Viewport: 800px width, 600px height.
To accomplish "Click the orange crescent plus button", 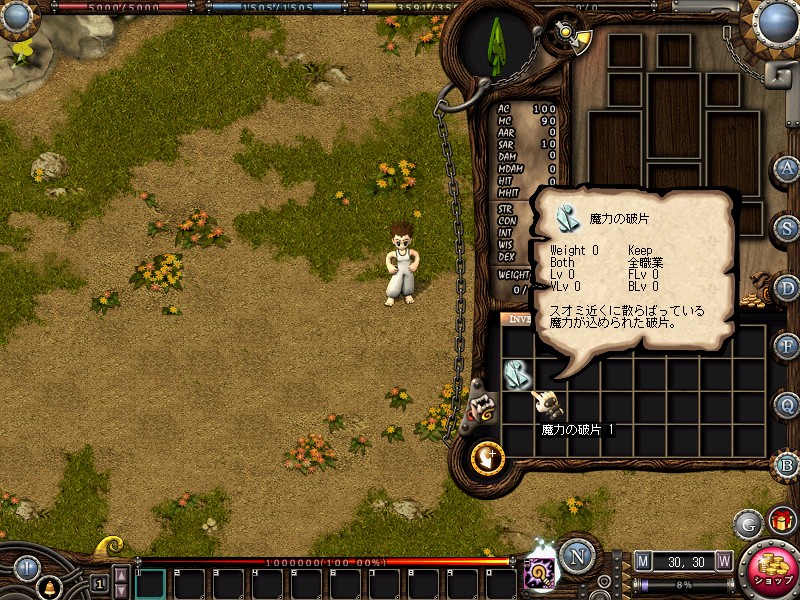I will (488, 458).
